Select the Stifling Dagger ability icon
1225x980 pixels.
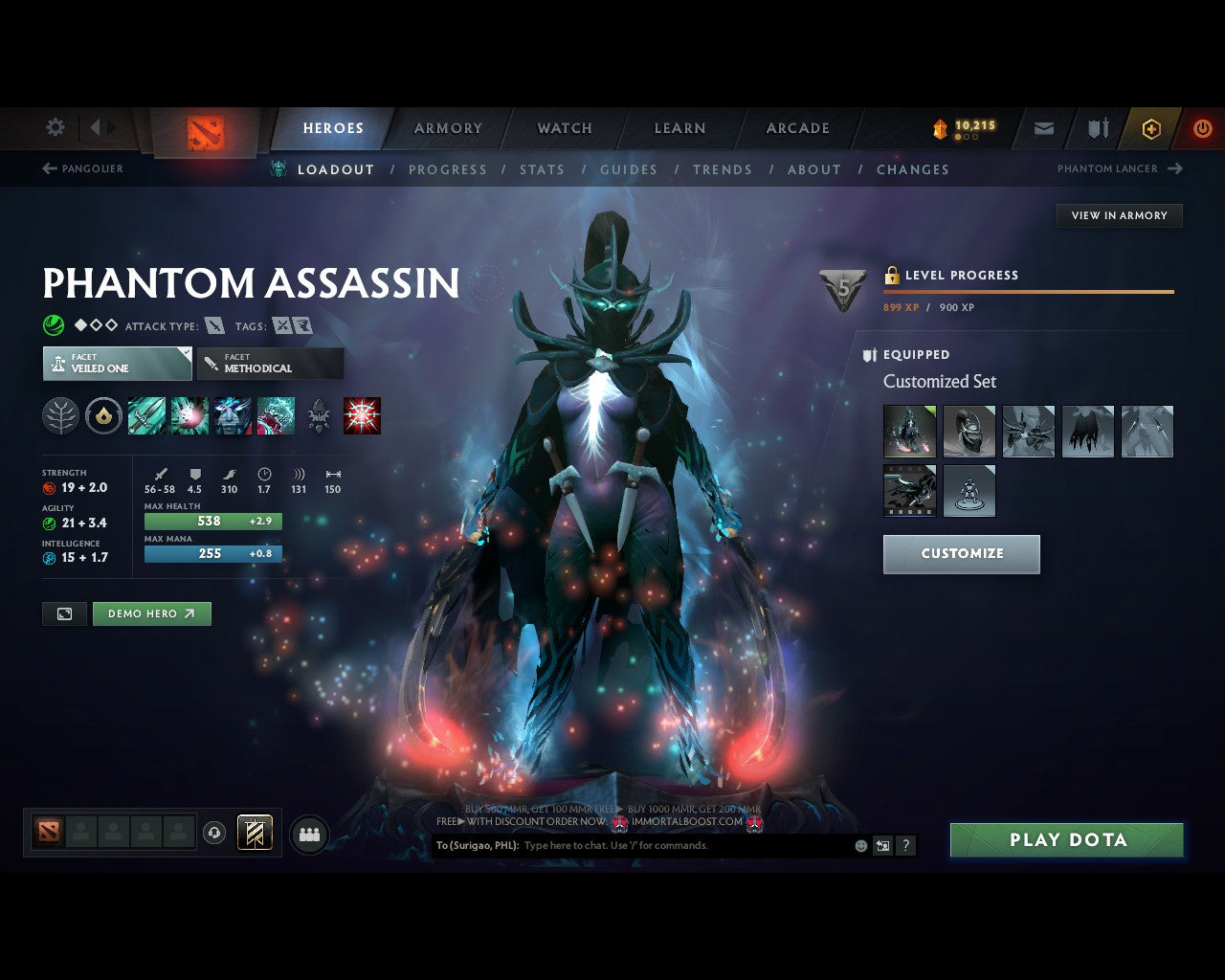[146, 414]
